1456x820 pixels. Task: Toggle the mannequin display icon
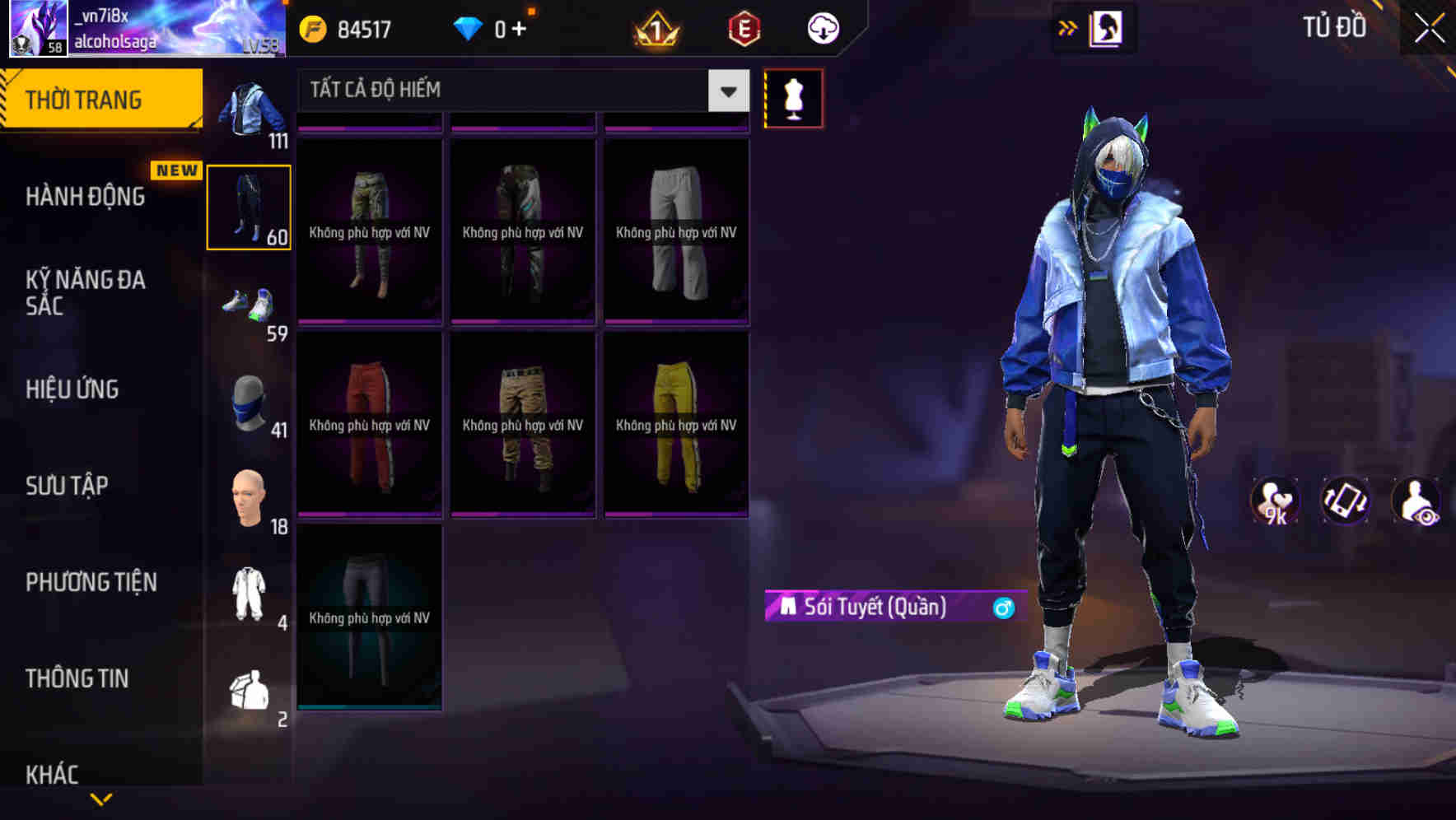click(793, 97)
